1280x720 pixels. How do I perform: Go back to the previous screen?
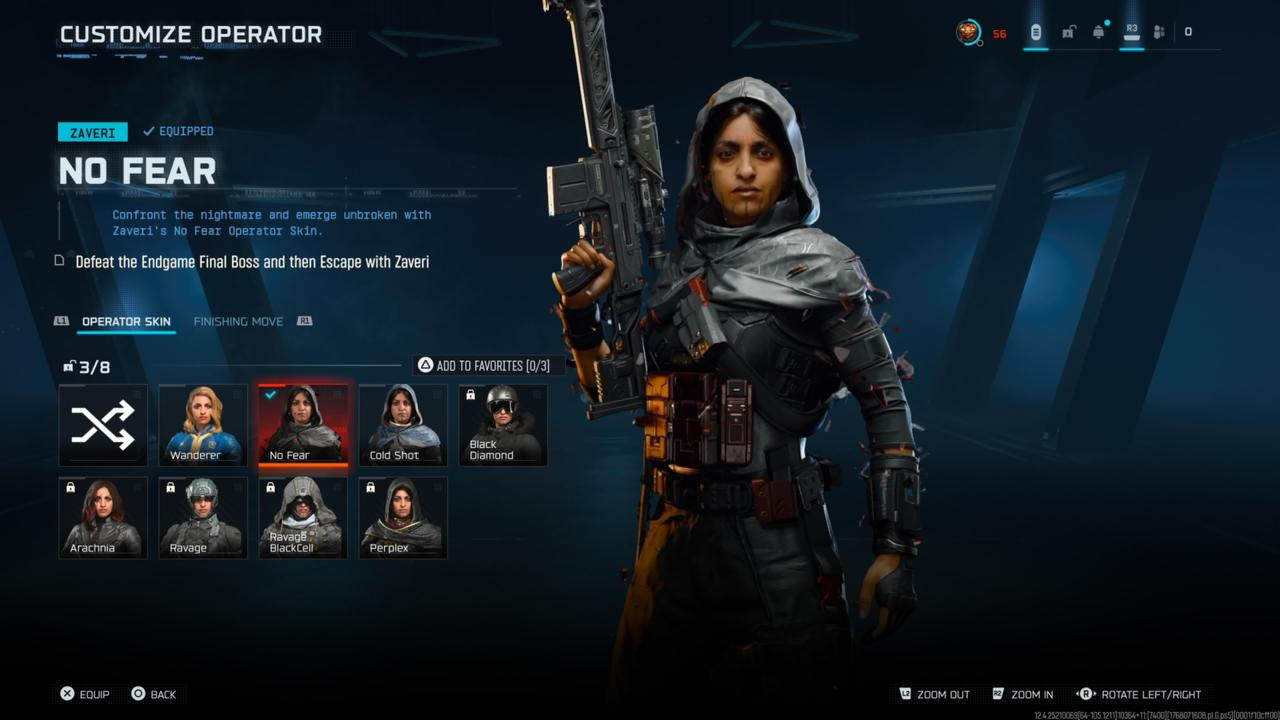click(x=153, y=694)
